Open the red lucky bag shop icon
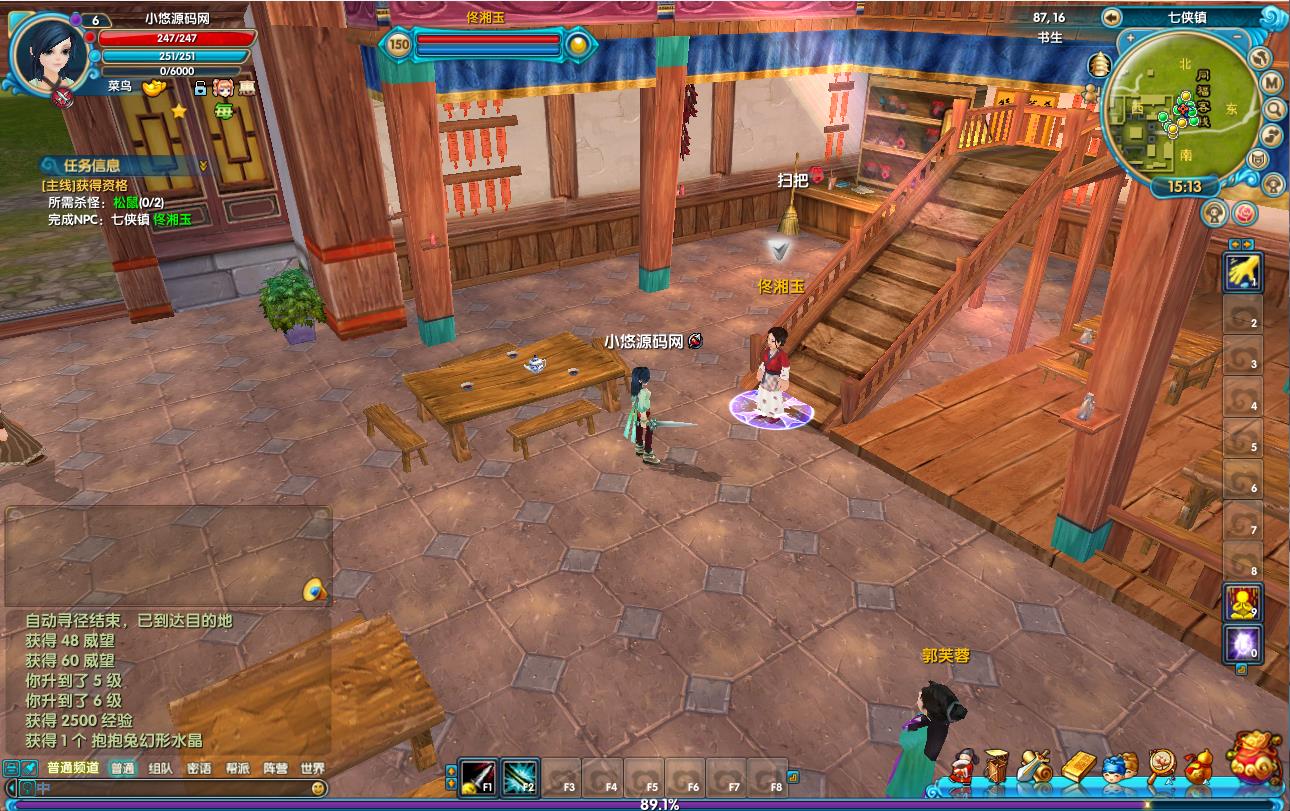The width and height of the screenshot is (1290, 811). (1254, 762)
